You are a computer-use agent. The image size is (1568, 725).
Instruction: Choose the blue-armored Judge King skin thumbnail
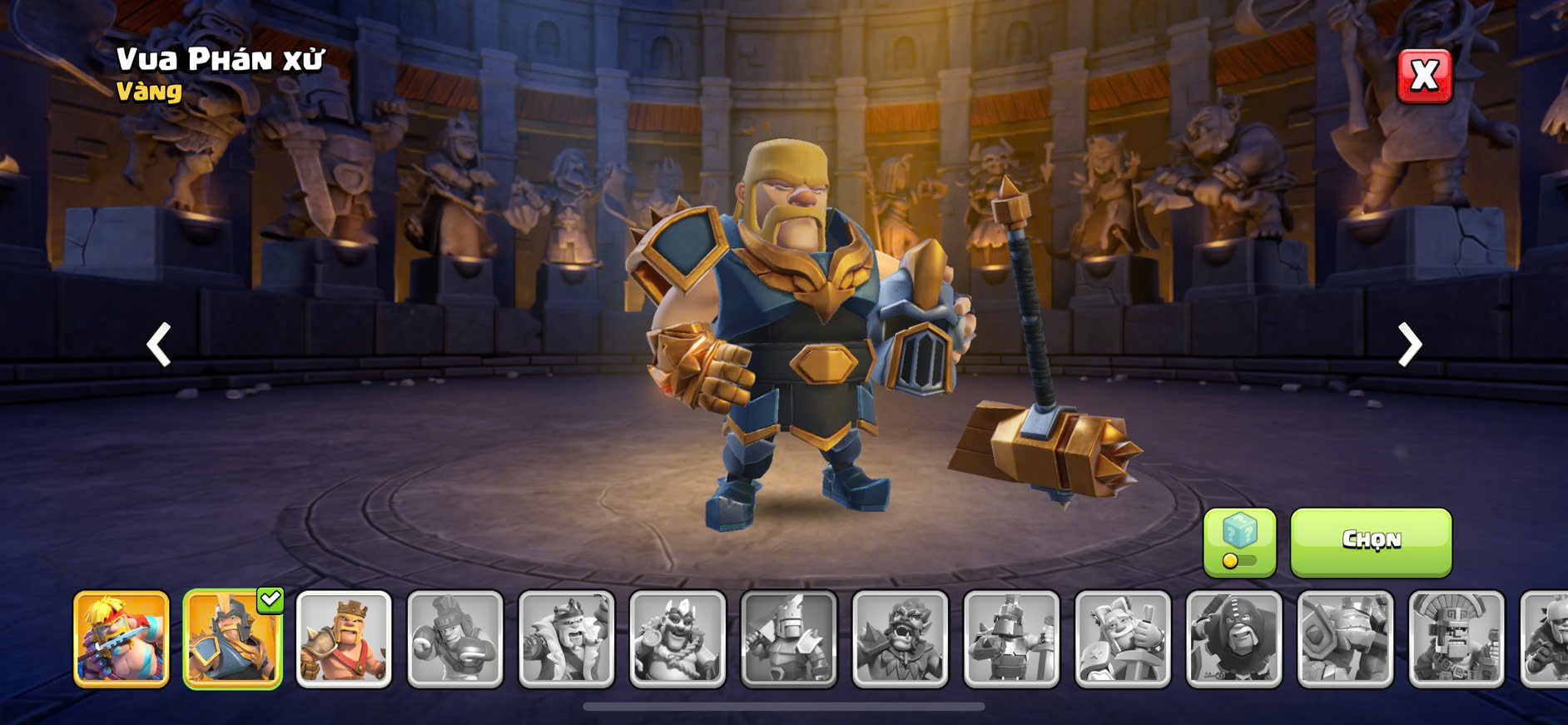click(x=232, y=639)
